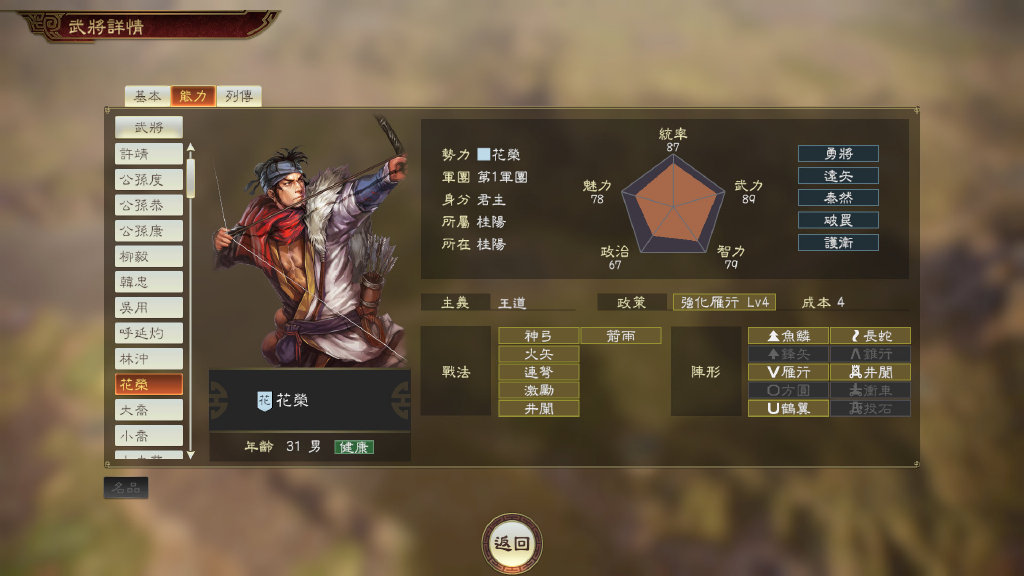Select the 激勵 tactic
This screenshot has width=1024, height=576.
coord(539,390)
